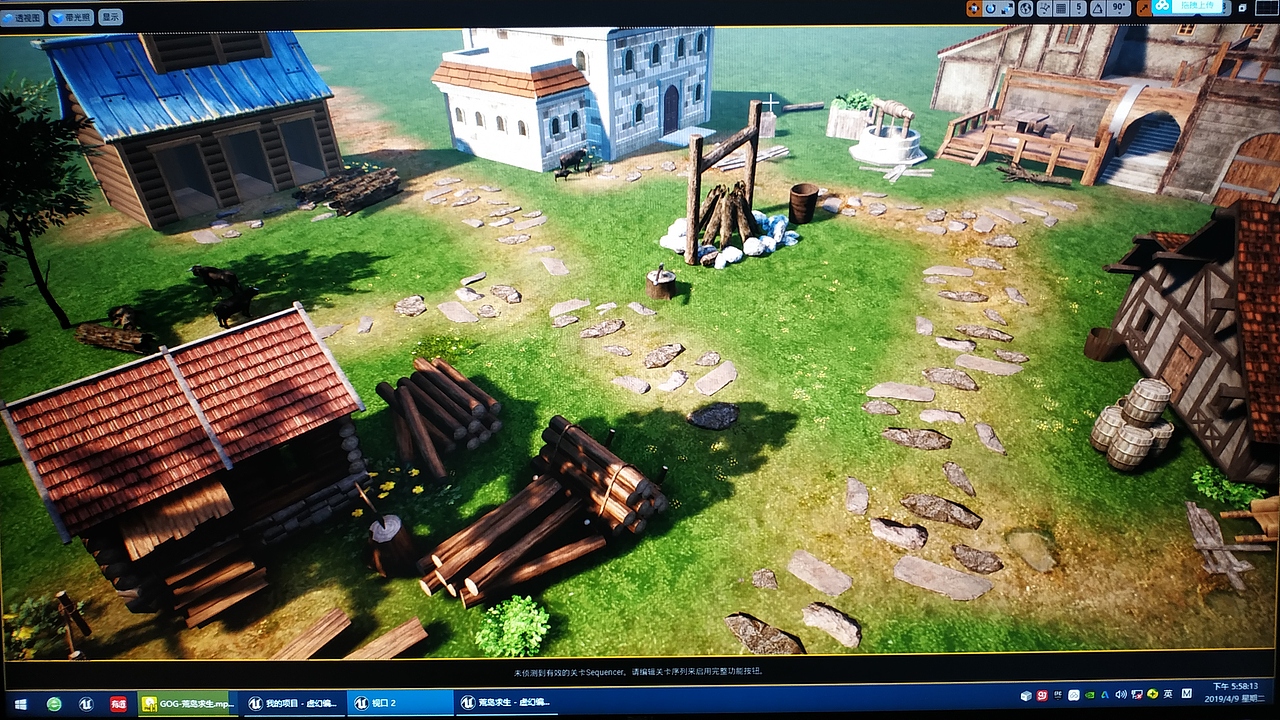Toggle rotation angle snapping
The image size is (1280, 720).
pyautogui.click(x=1095, y=8)
